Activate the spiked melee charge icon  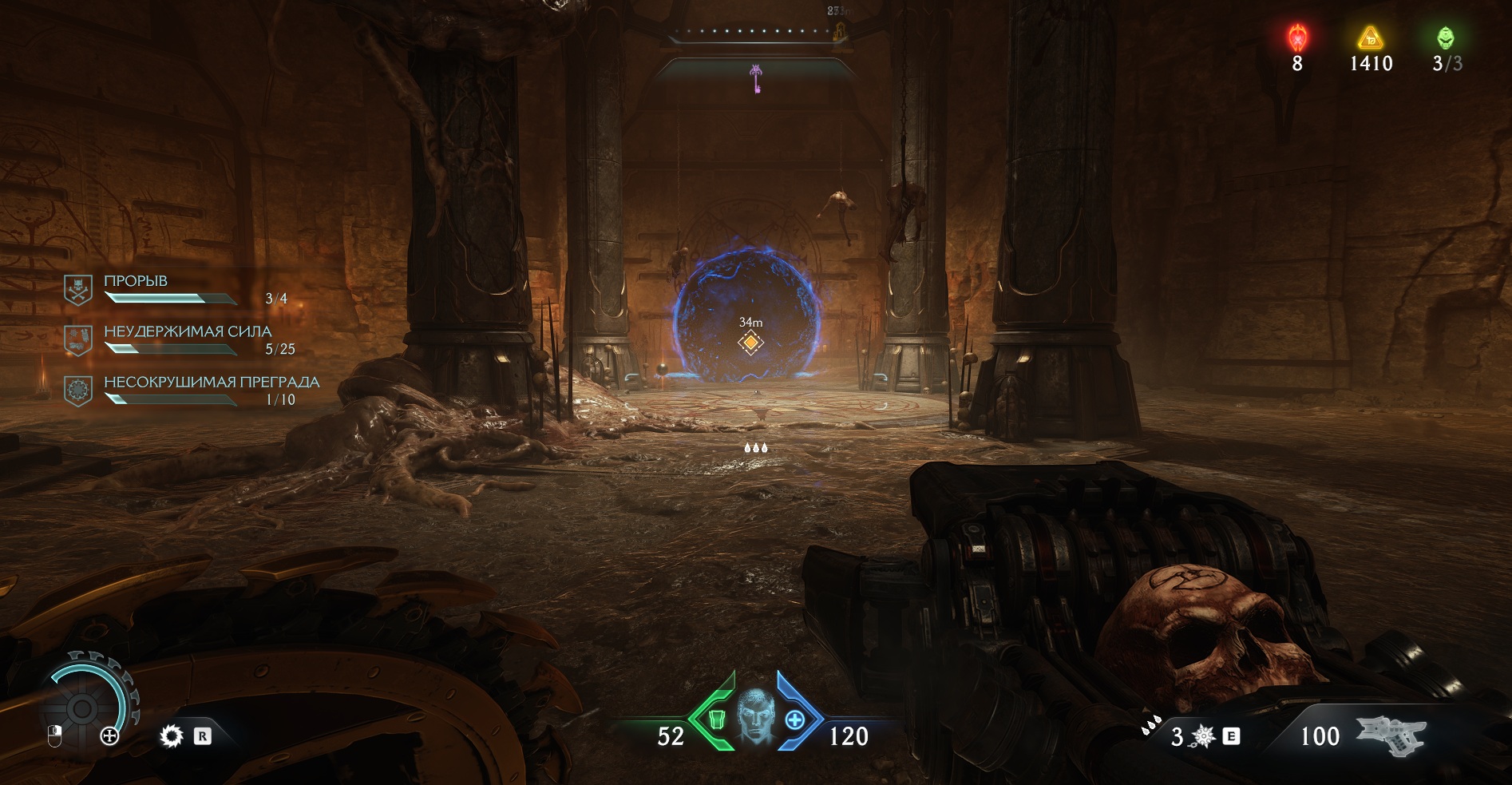(1202, 736)
